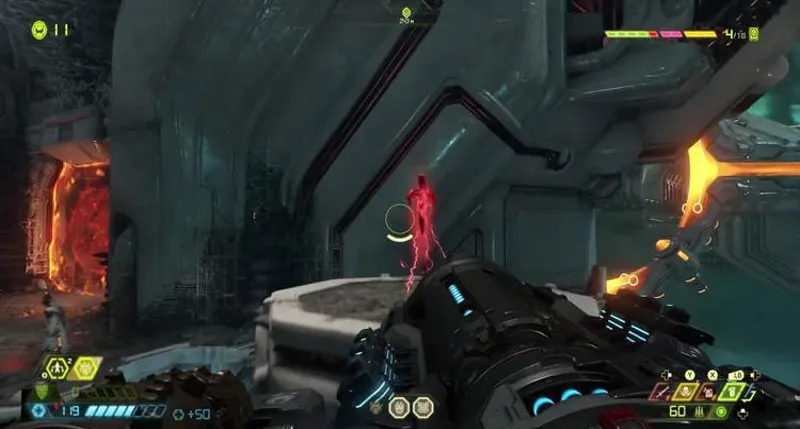Click the blue health cross icon
800x429 pixels.
point(40,410)
